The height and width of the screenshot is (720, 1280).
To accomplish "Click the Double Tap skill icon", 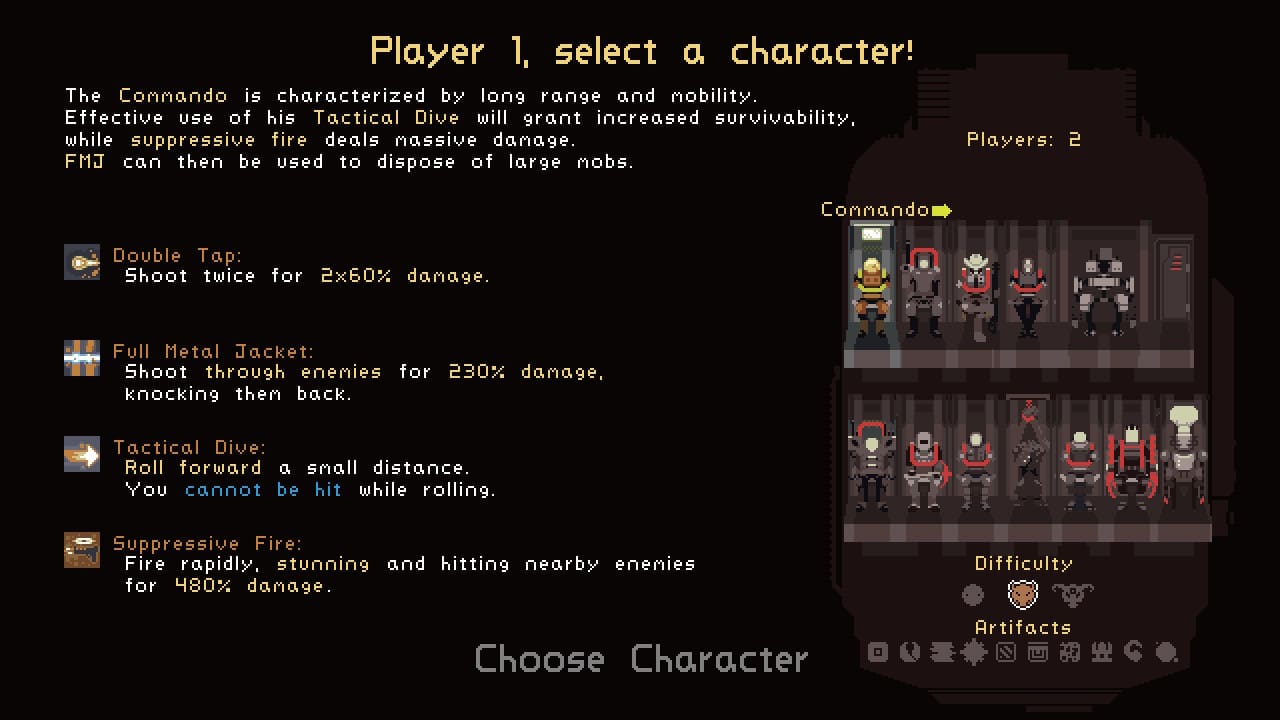I will 82,263.
